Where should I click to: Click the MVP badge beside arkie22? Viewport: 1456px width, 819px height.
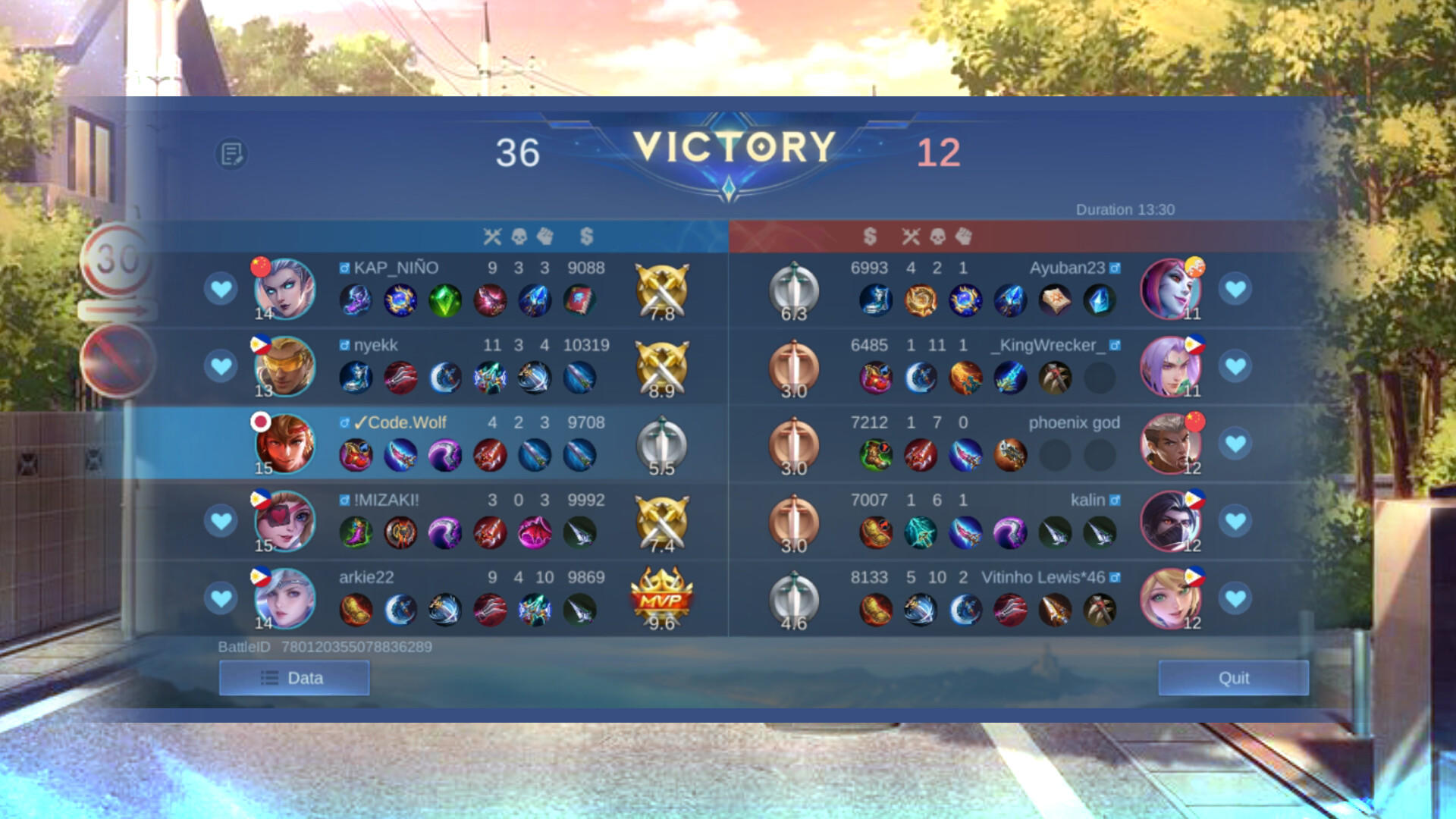pyautogui.click(x=661, y=597)
